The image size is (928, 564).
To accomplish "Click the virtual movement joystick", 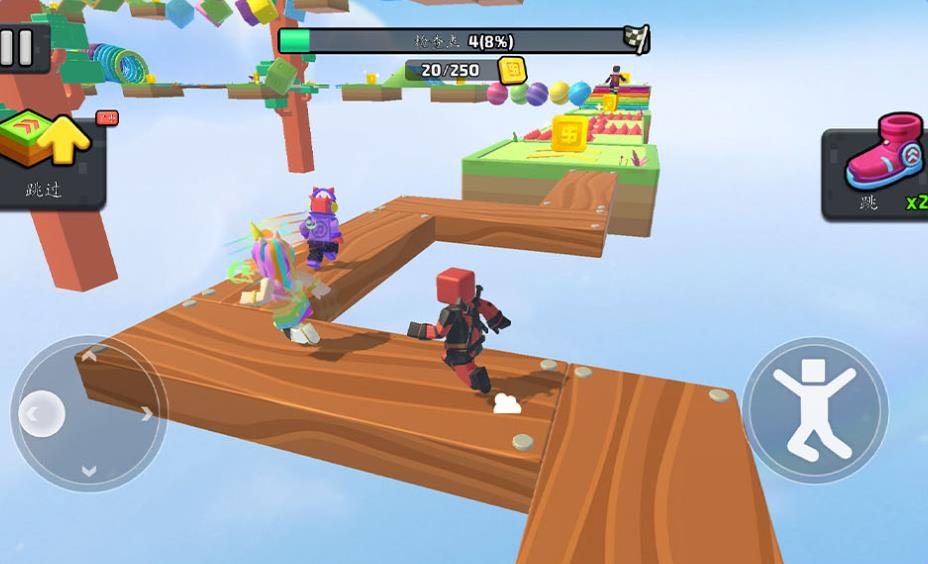I will [88, 412].
